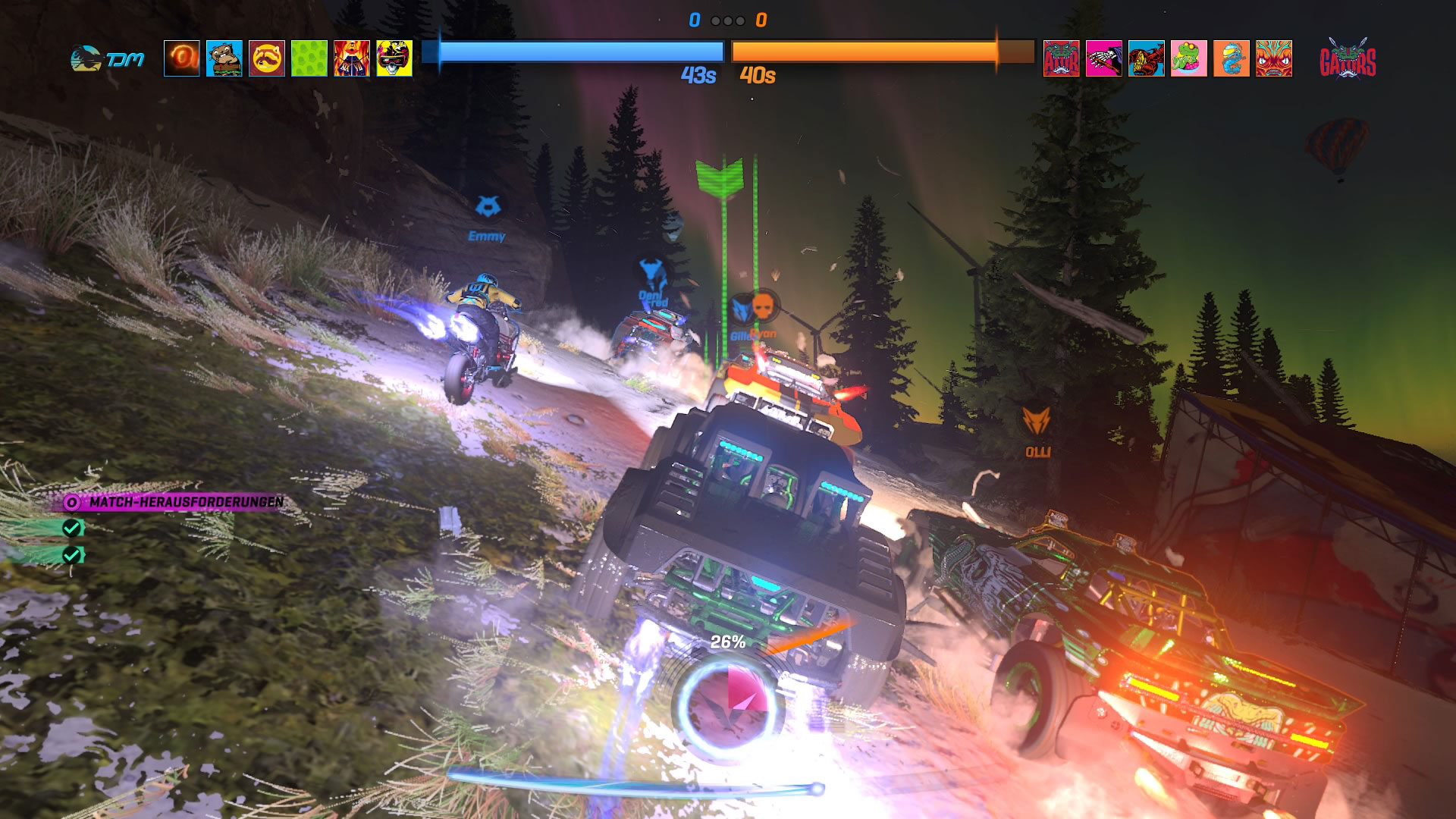Choose the frog with sunglasses avatar
This screenshot has width=1456, height=819.
(1189, 58)
